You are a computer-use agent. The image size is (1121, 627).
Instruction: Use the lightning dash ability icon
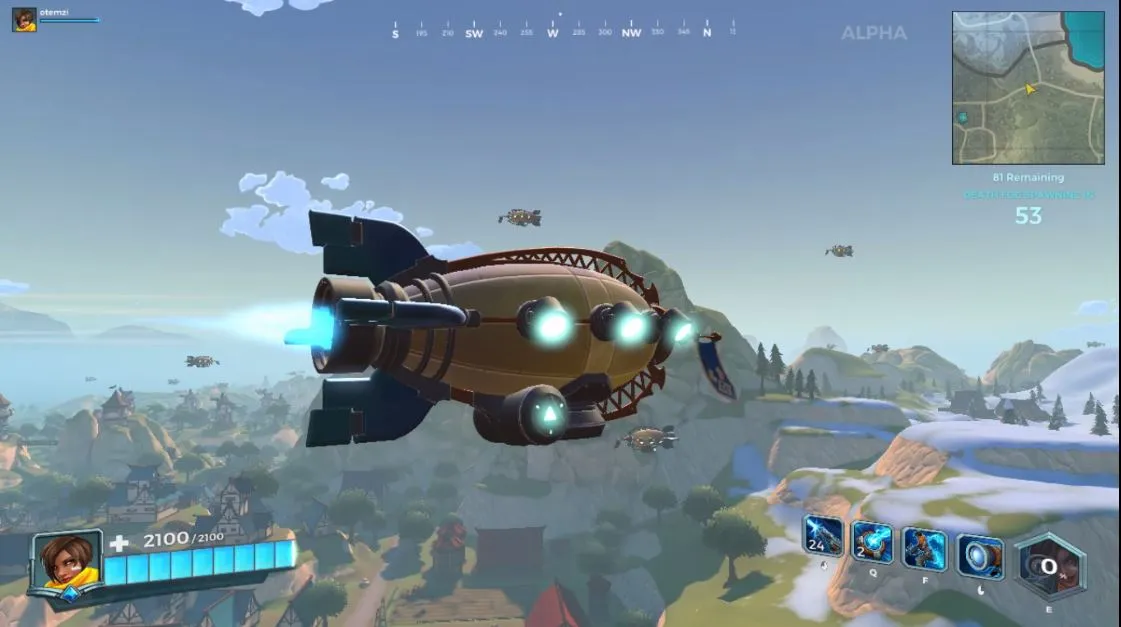(925, 550)
